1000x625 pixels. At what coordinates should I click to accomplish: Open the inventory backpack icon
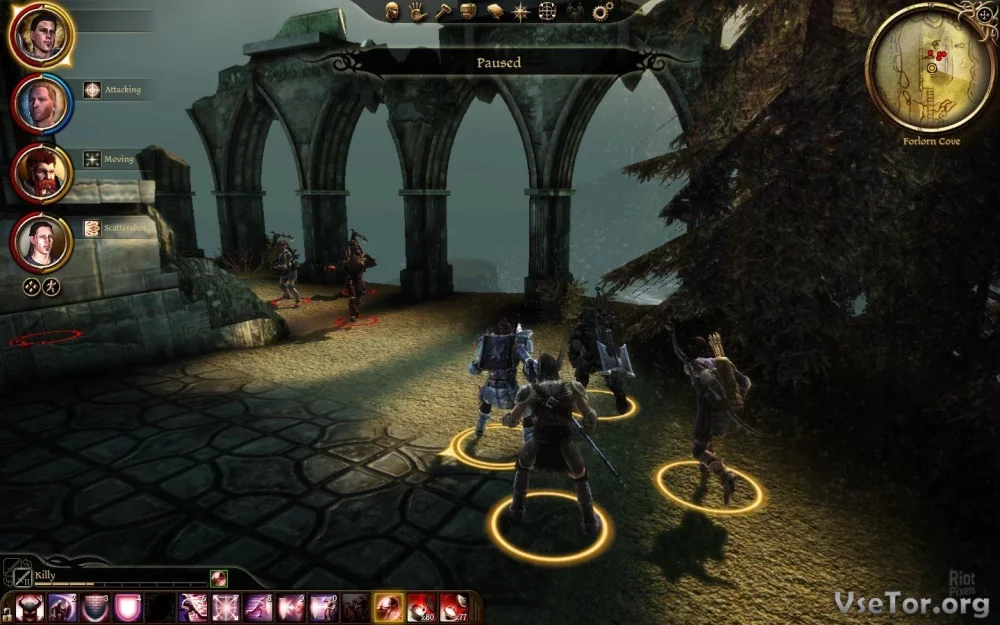[468, 12]
